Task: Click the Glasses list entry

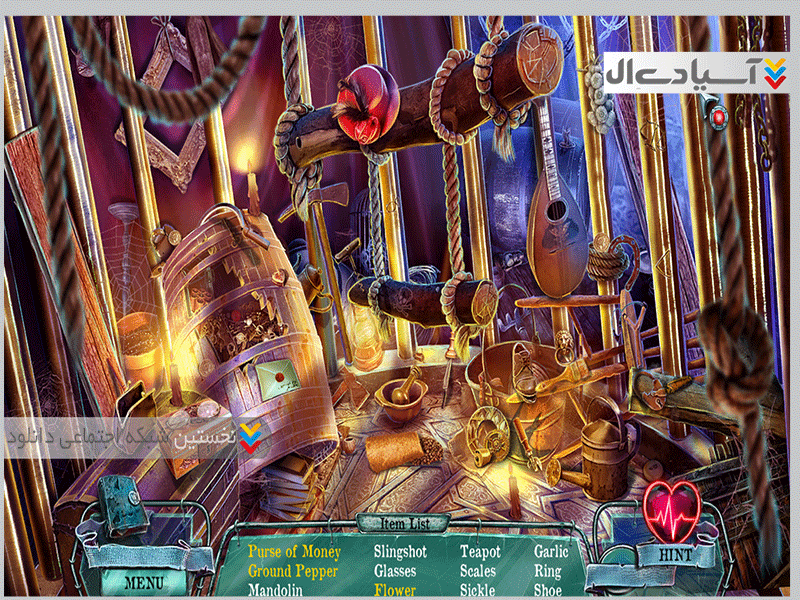Action: (x=395, y=572)
